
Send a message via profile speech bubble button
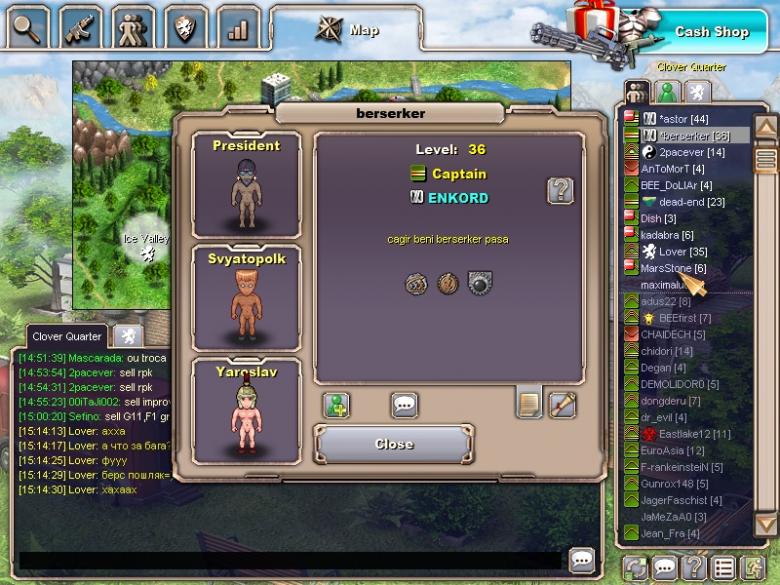coord(404,405)
